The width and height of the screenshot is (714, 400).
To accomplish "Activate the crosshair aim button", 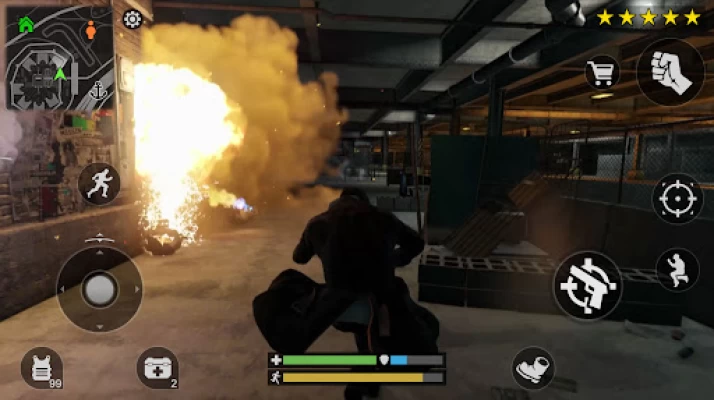I will 677,198.
